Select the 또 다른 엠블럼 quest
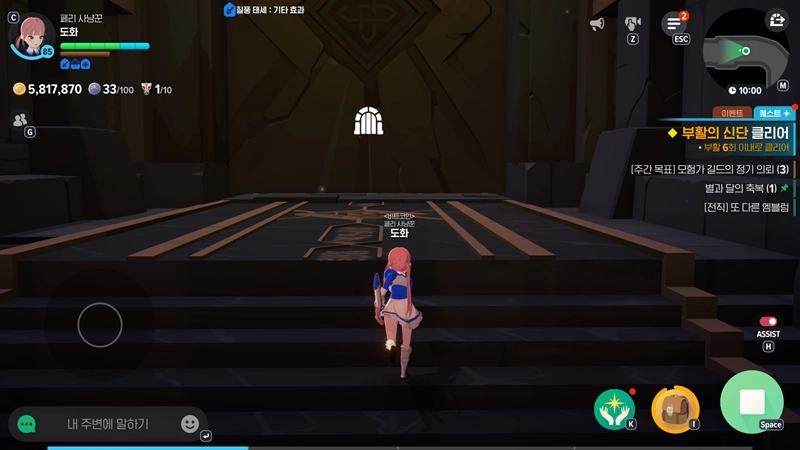The width and height of the screenshot is (800, 450). coord(741,206)
